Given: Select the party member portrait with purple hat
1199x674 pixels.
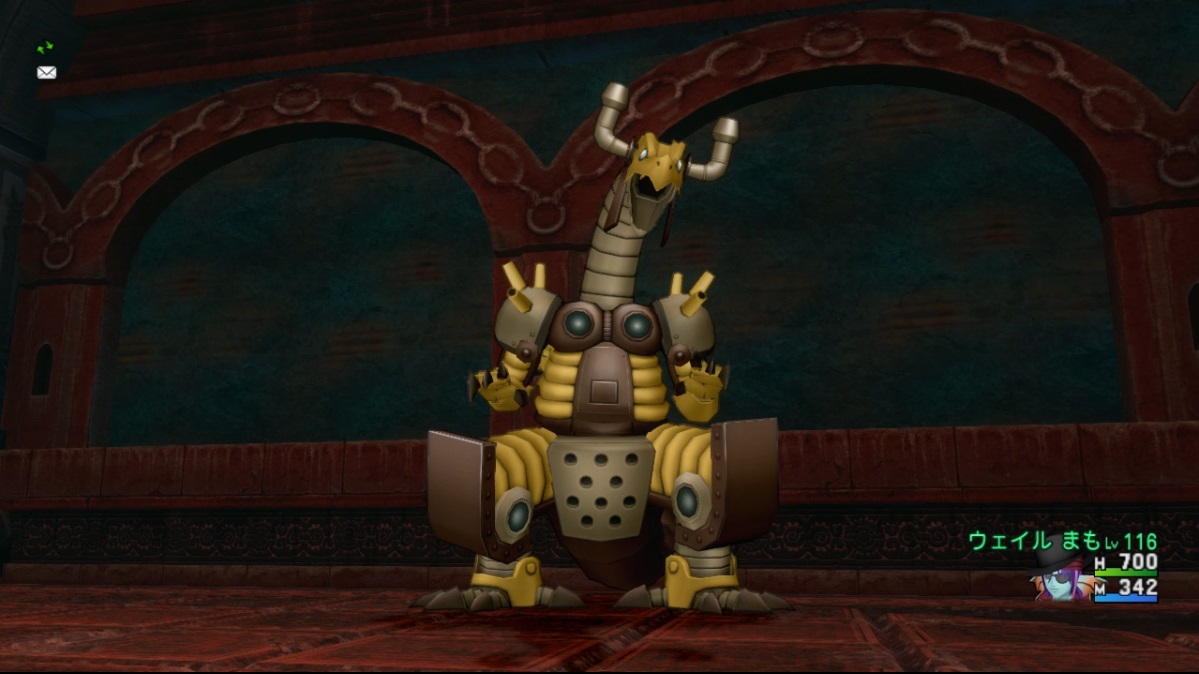Looking at the screenshot, I should [x=1061, y=578].
